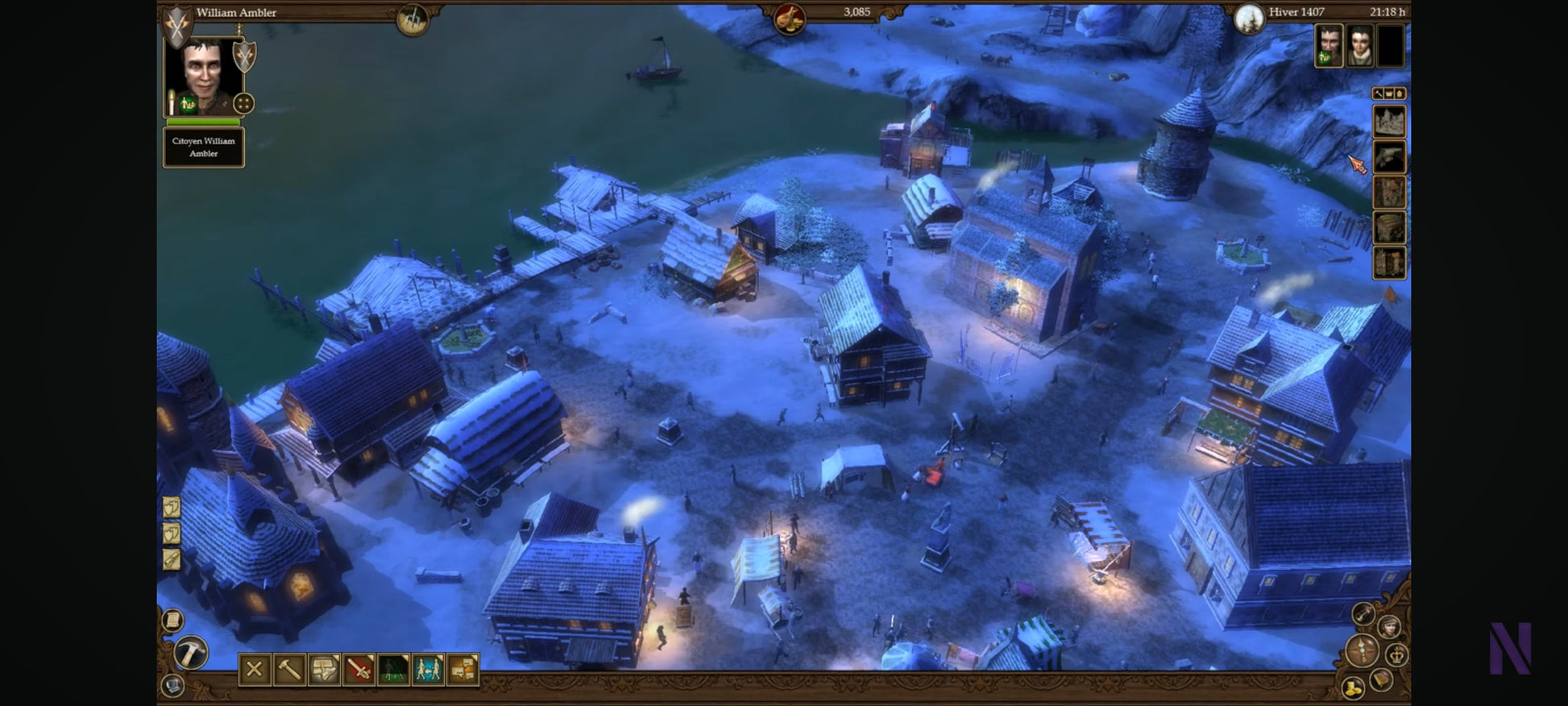Open the orange speech bubbles talk action
The width and height of the screenshot is (1568, 706).
[x=463, y=669]
